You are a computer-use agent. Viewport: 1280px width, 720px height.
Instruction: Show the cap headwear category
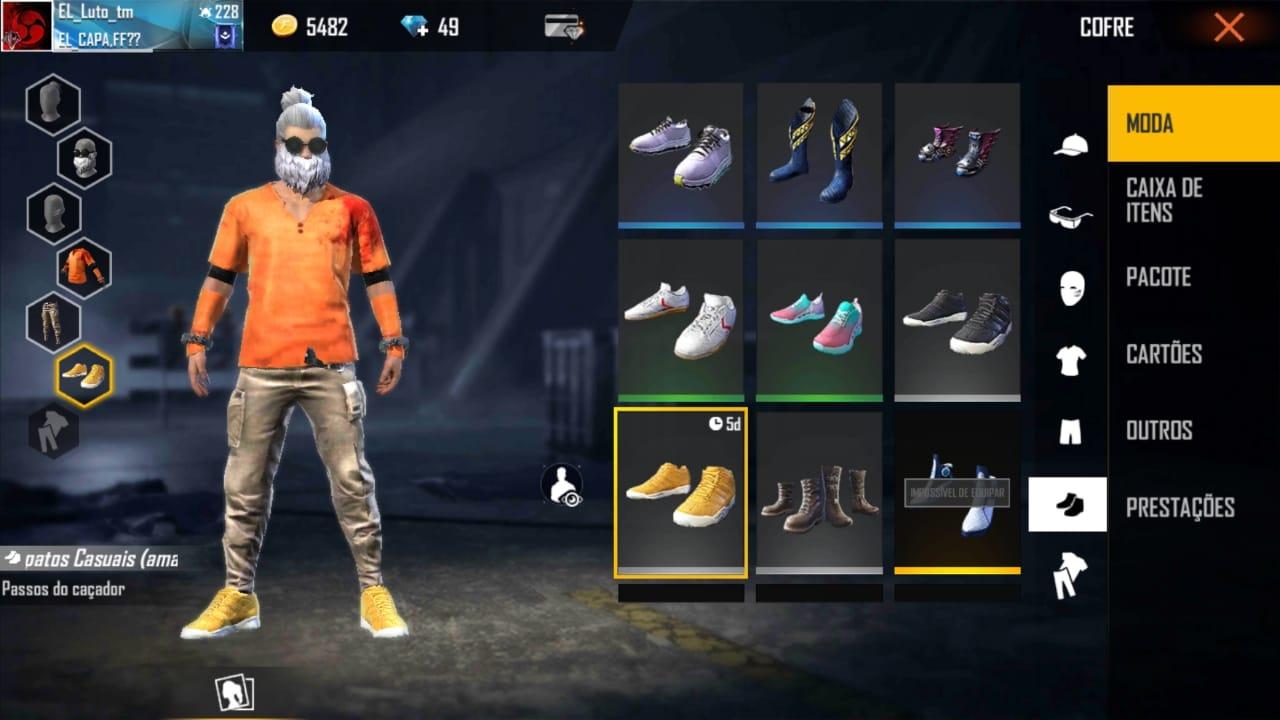(x=1070, y=146)
